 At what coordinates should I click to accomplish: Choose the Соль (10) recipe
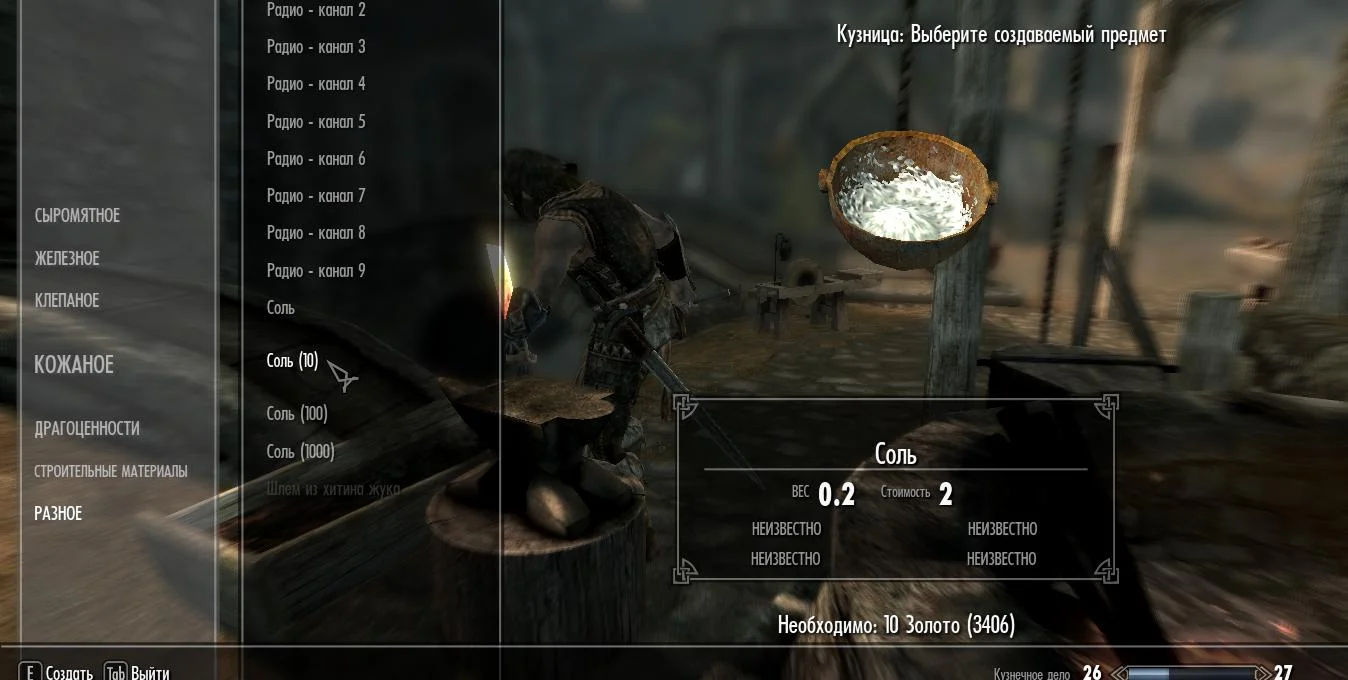point(292,361)
